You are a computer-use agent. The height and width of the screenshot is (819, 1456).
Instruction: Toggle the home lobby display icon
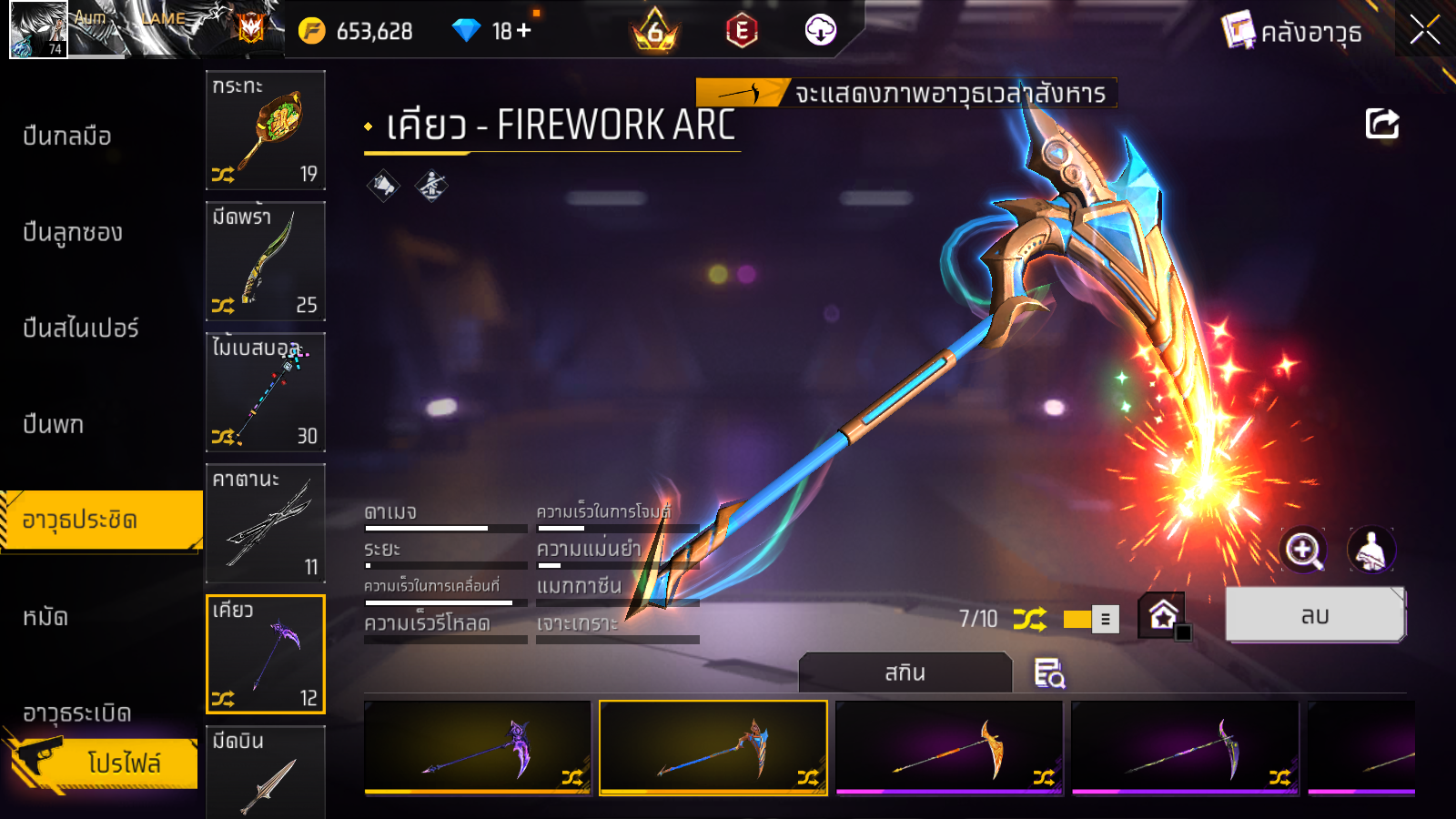coord(1163,616)
